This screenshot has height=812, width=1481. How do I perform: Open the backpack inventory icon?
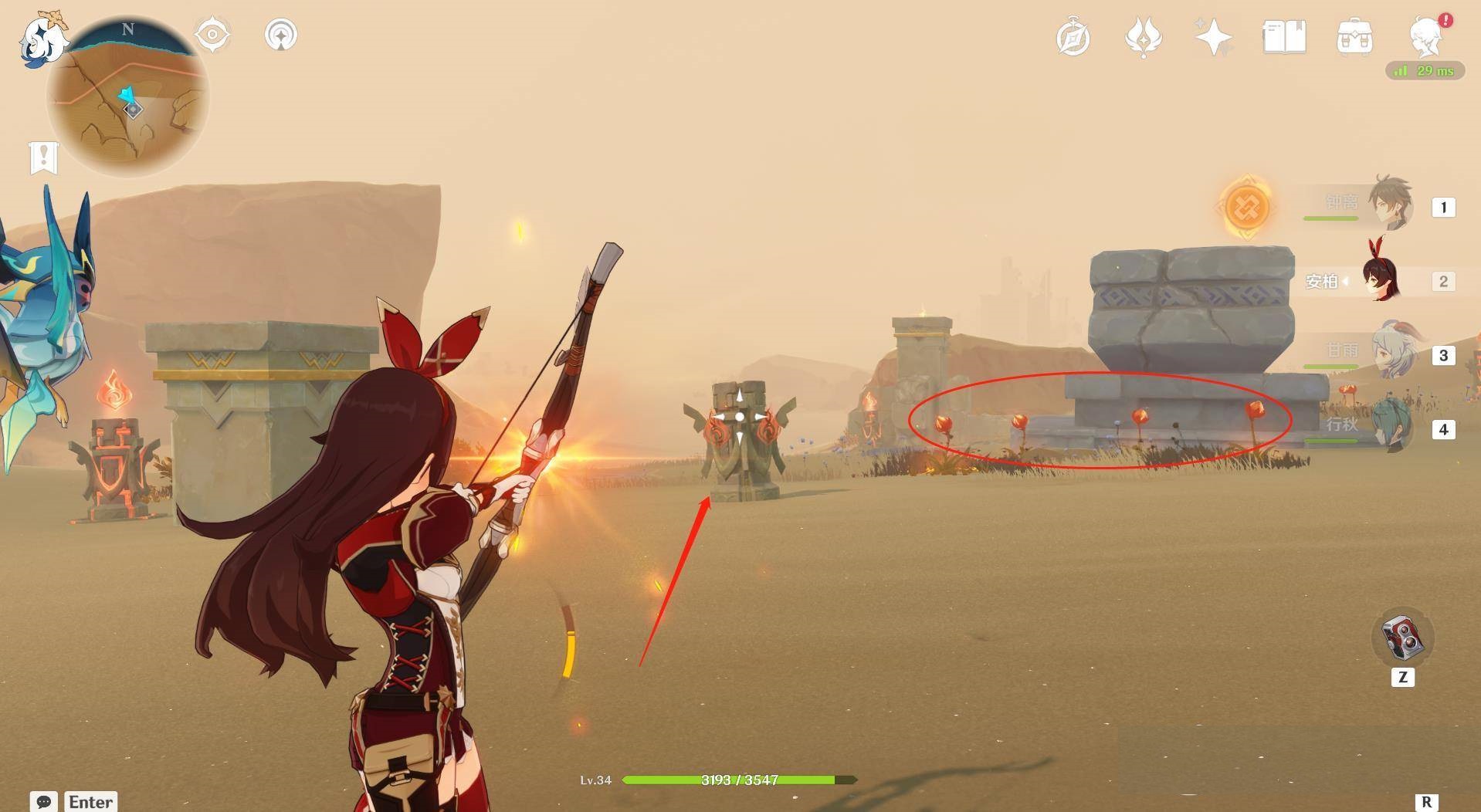[1354, 37]
